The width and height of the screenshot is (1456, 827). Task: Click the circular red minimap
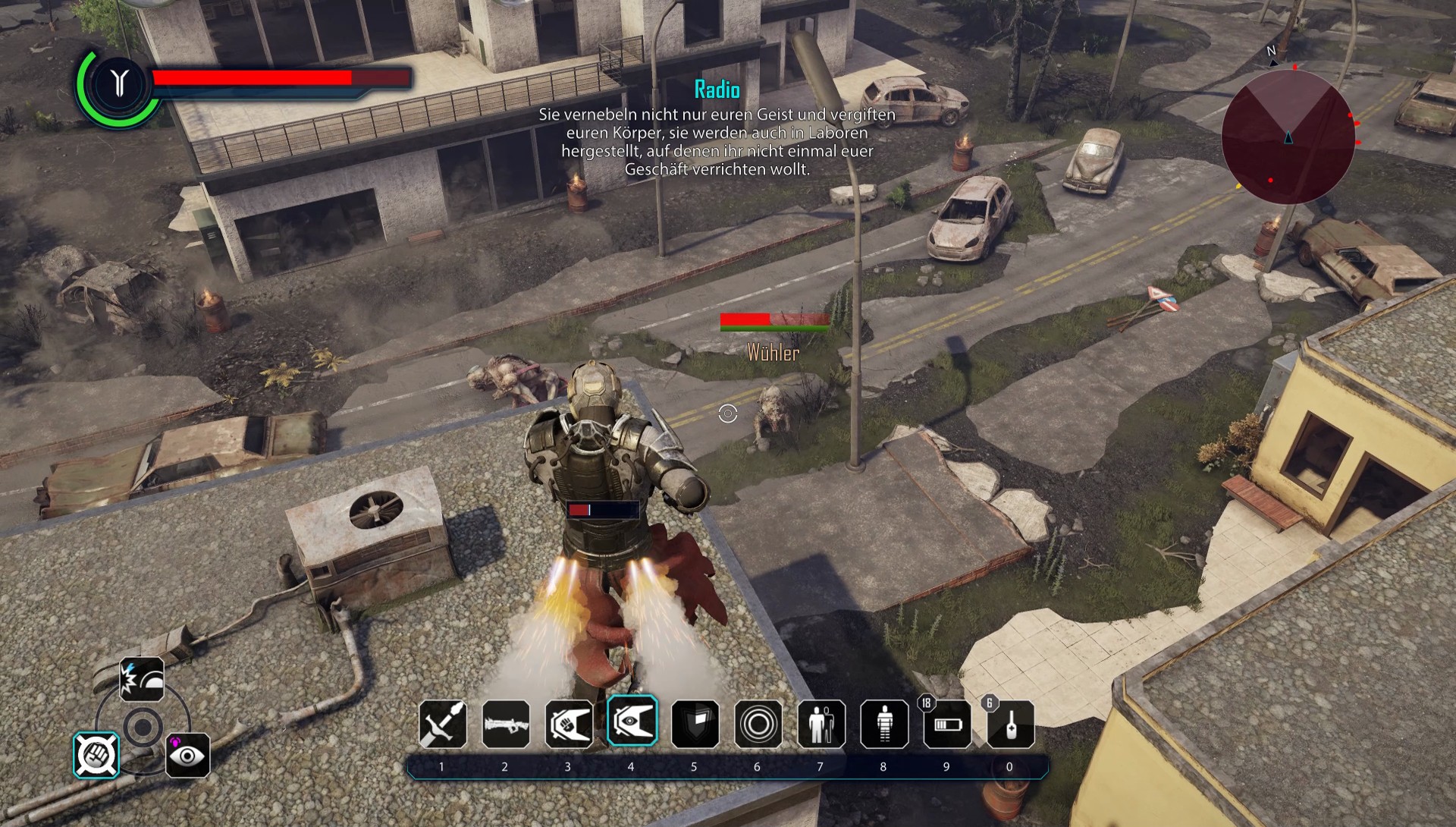(x=1288, y=137)
